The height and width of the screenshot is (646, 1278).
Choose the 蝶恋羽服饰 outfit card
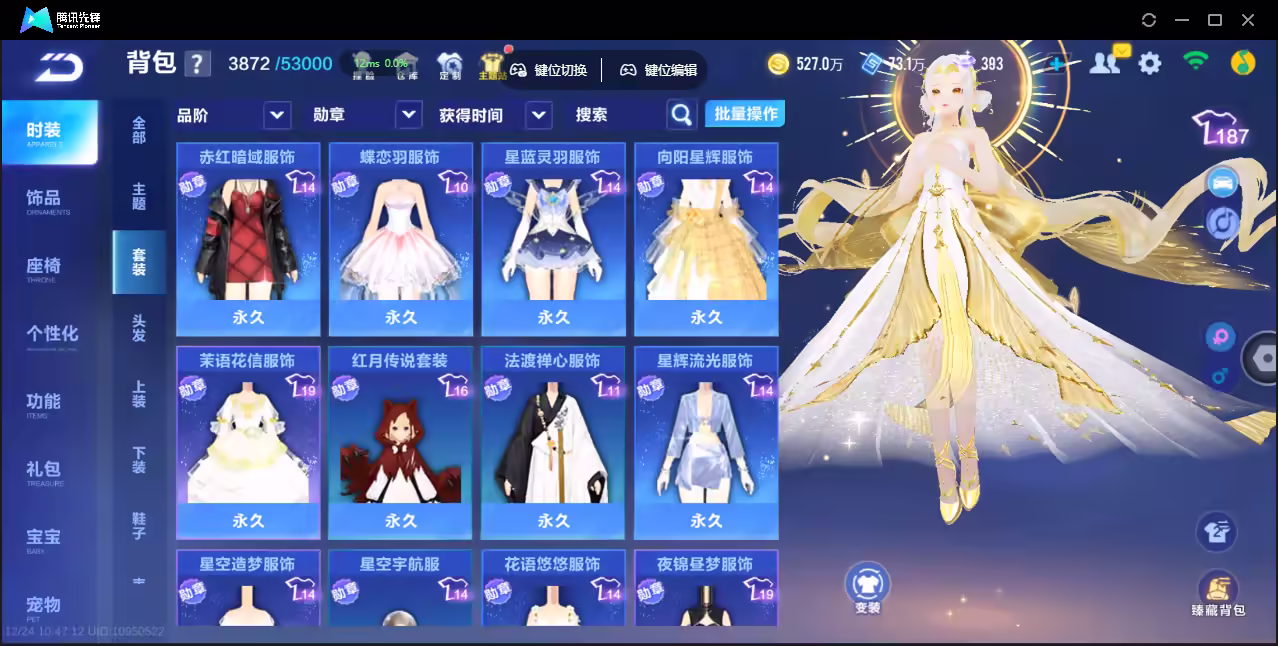[400, 238]
